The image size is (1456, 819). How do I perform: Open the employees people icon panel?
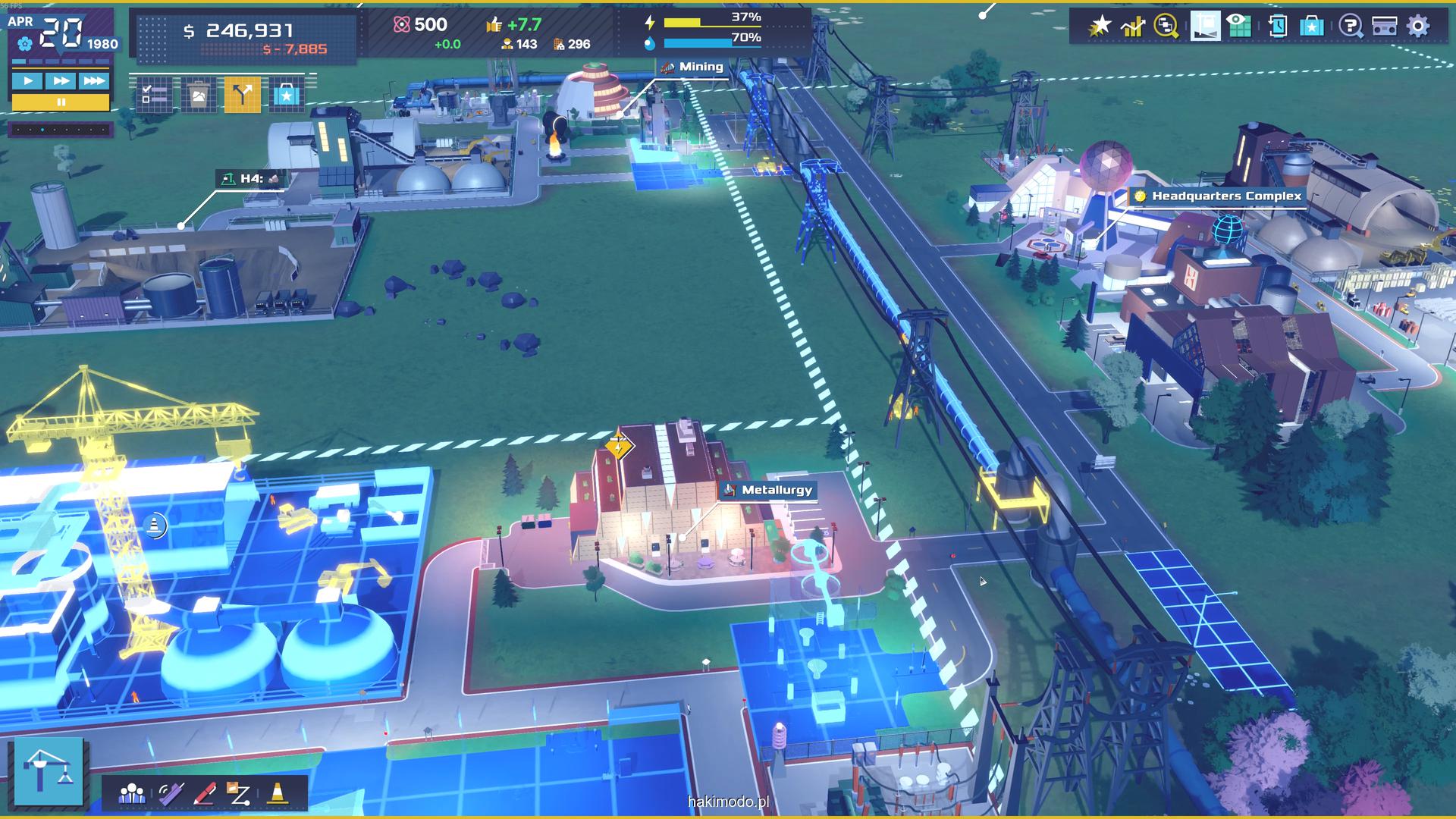pos(132,793)
